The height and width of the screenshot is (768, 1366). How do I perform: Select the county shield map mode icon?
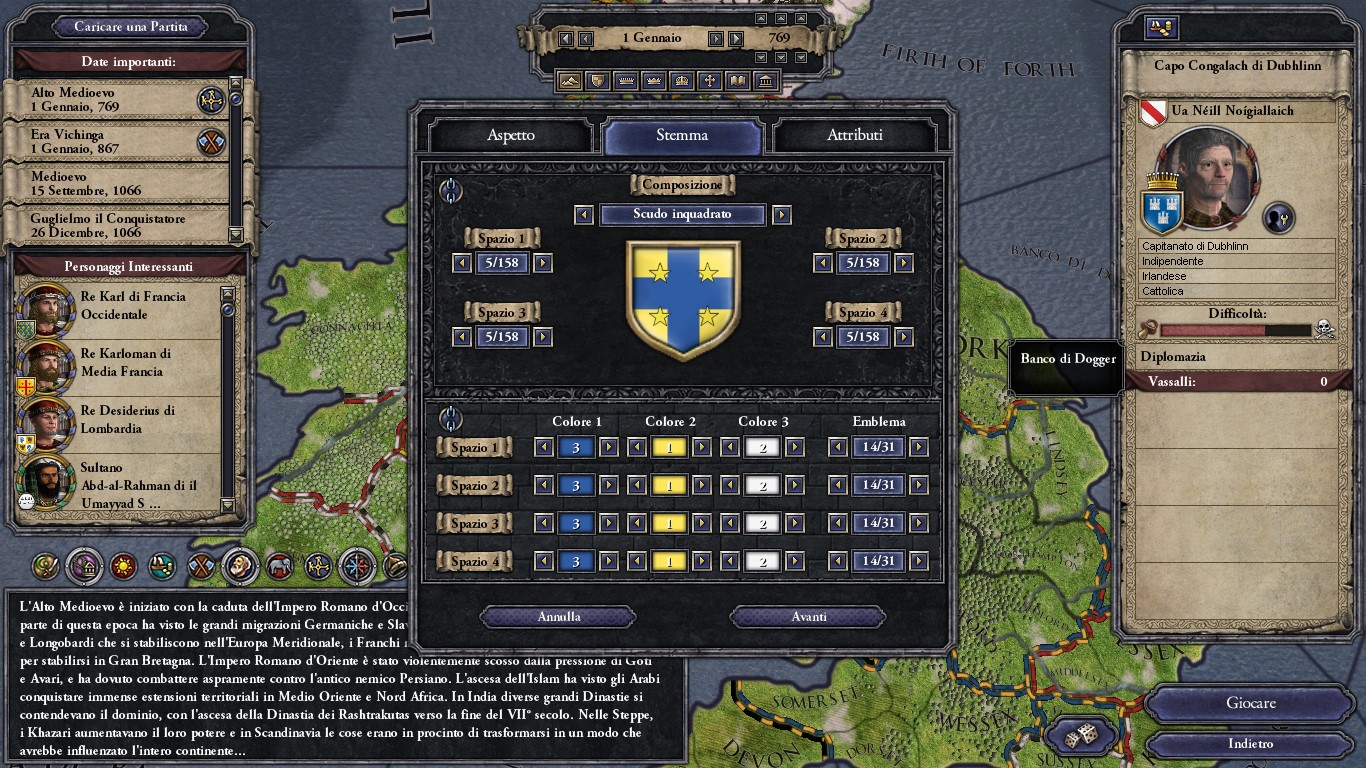[596, 81]
